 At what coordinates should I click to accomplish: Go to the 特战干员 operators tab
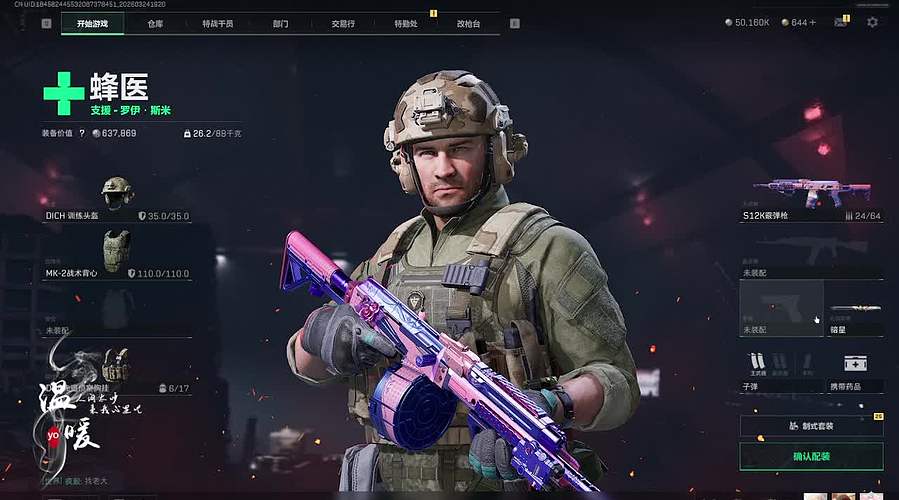point(217,23)
